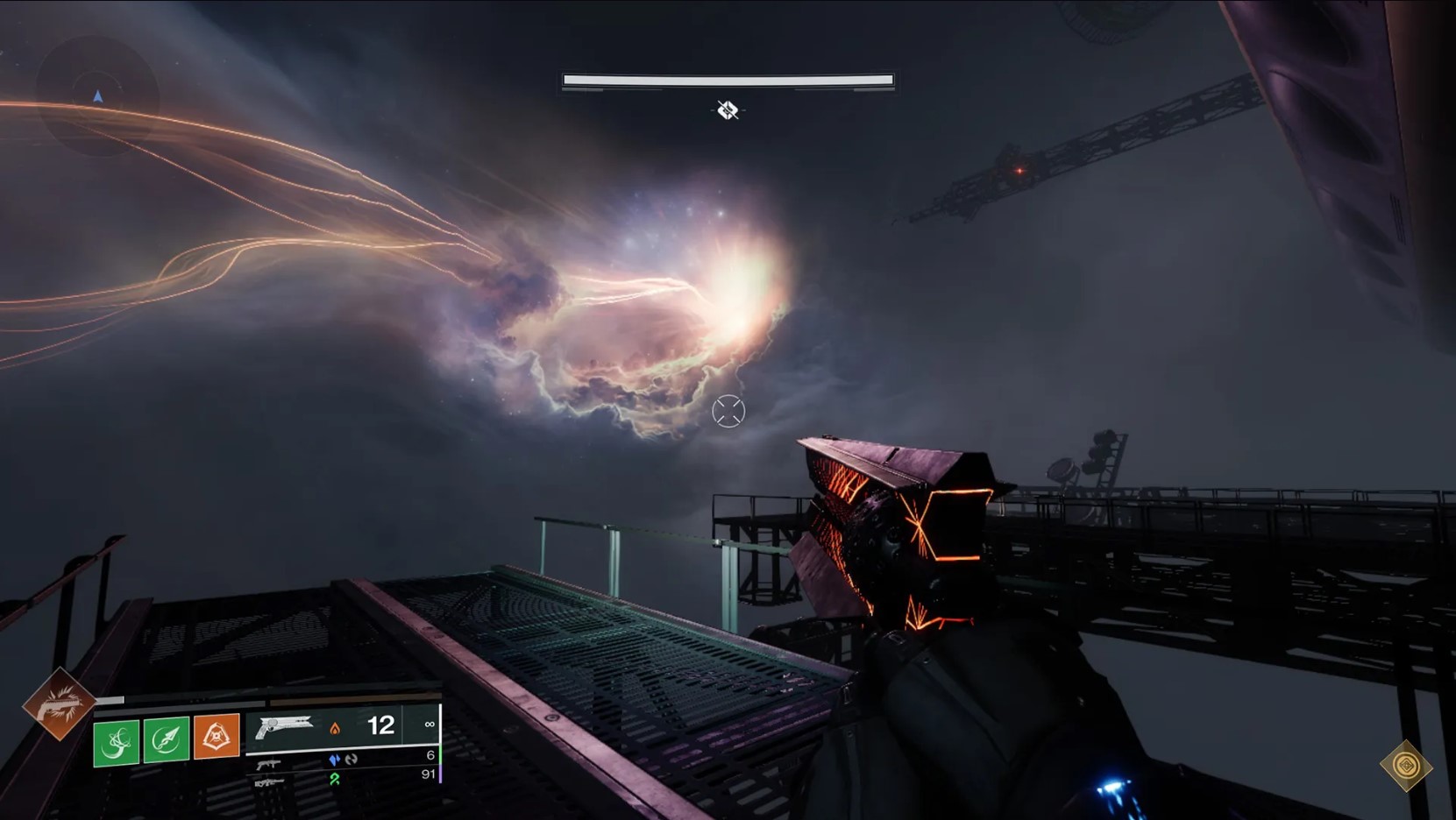The image size is (1456, 820).
Task: Switch to the heavy weapon slot
Action: click(x=269, y=781)
